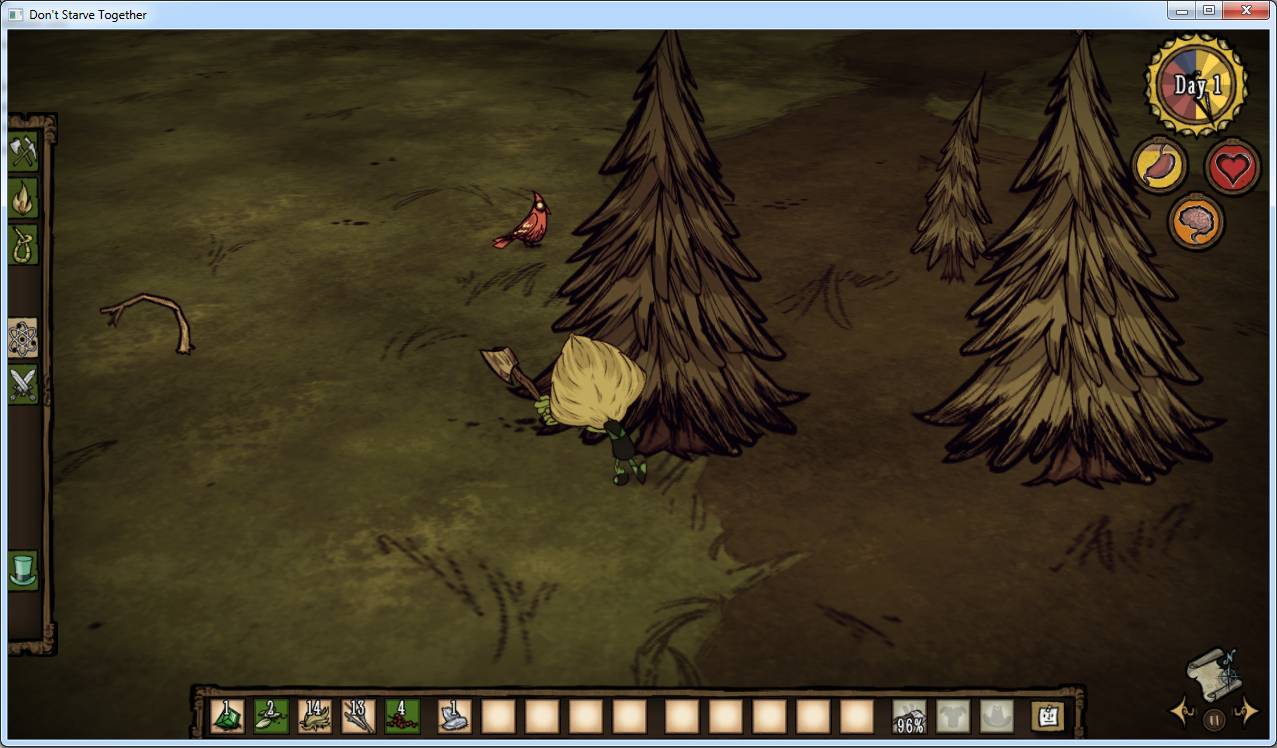Rotate the camera with the right arrow
This screenshot has height=748, width=1277.
pos(1246,711)
